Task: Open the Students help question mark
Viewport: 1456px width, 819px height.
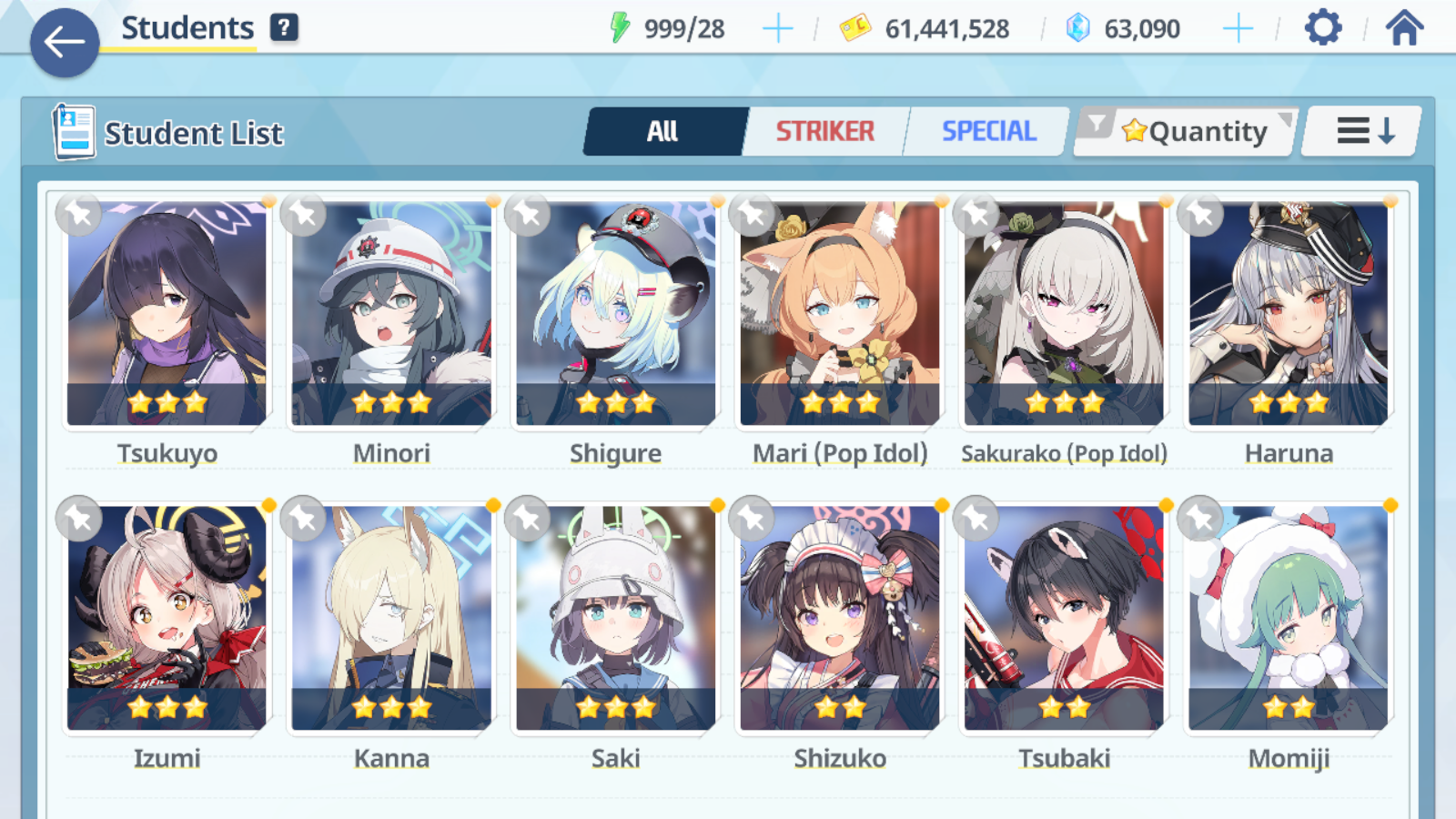Action: [284, 28]
